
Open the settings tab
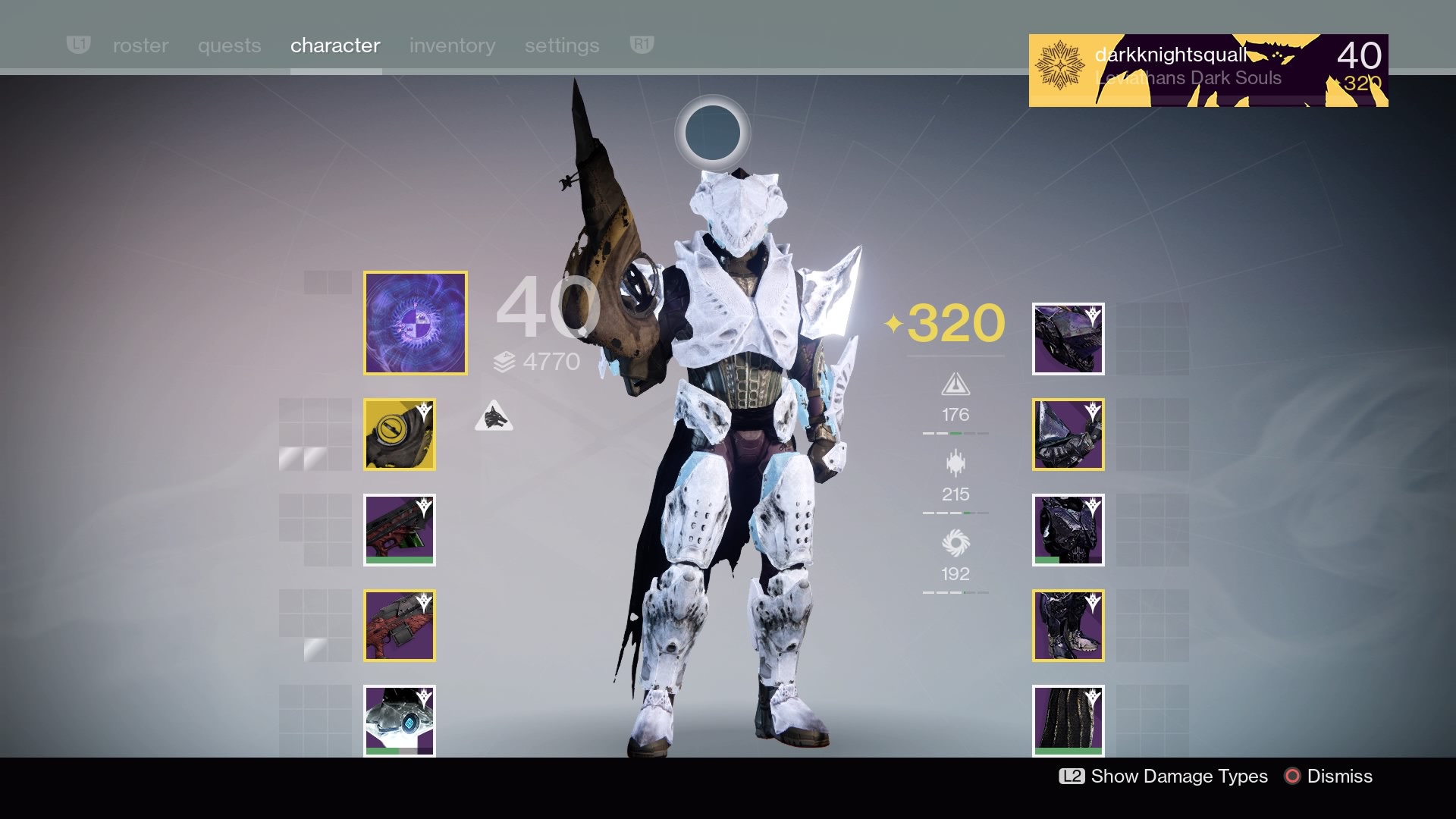coord(562,45)
